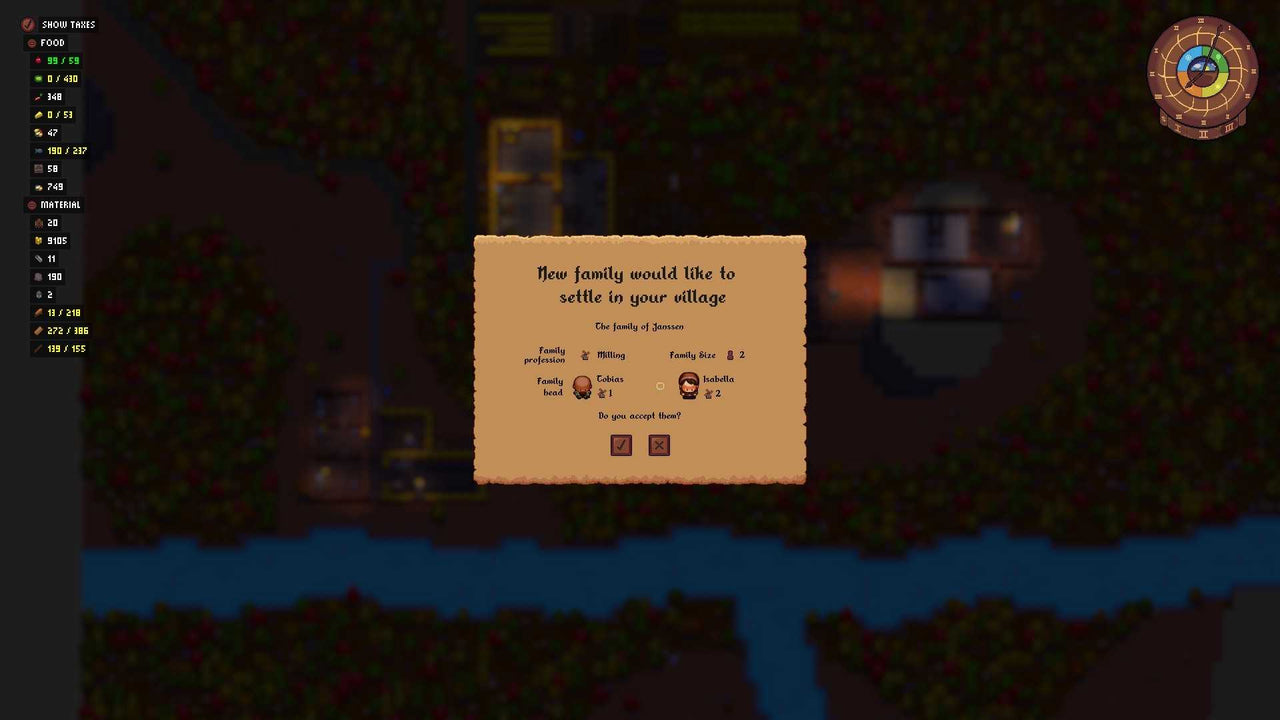The height and width of the screenshot is (720, 1280).
Task: Click the apple food resource icon
Action: 38,60
